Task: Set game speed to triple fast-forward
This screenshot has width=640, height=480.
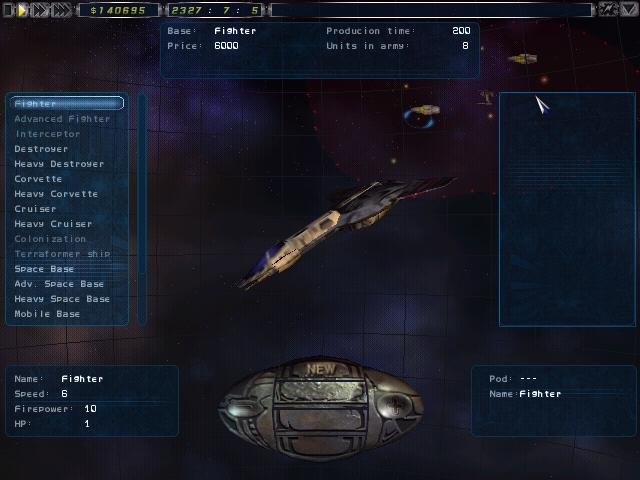Action: click(x=62, y=10)
